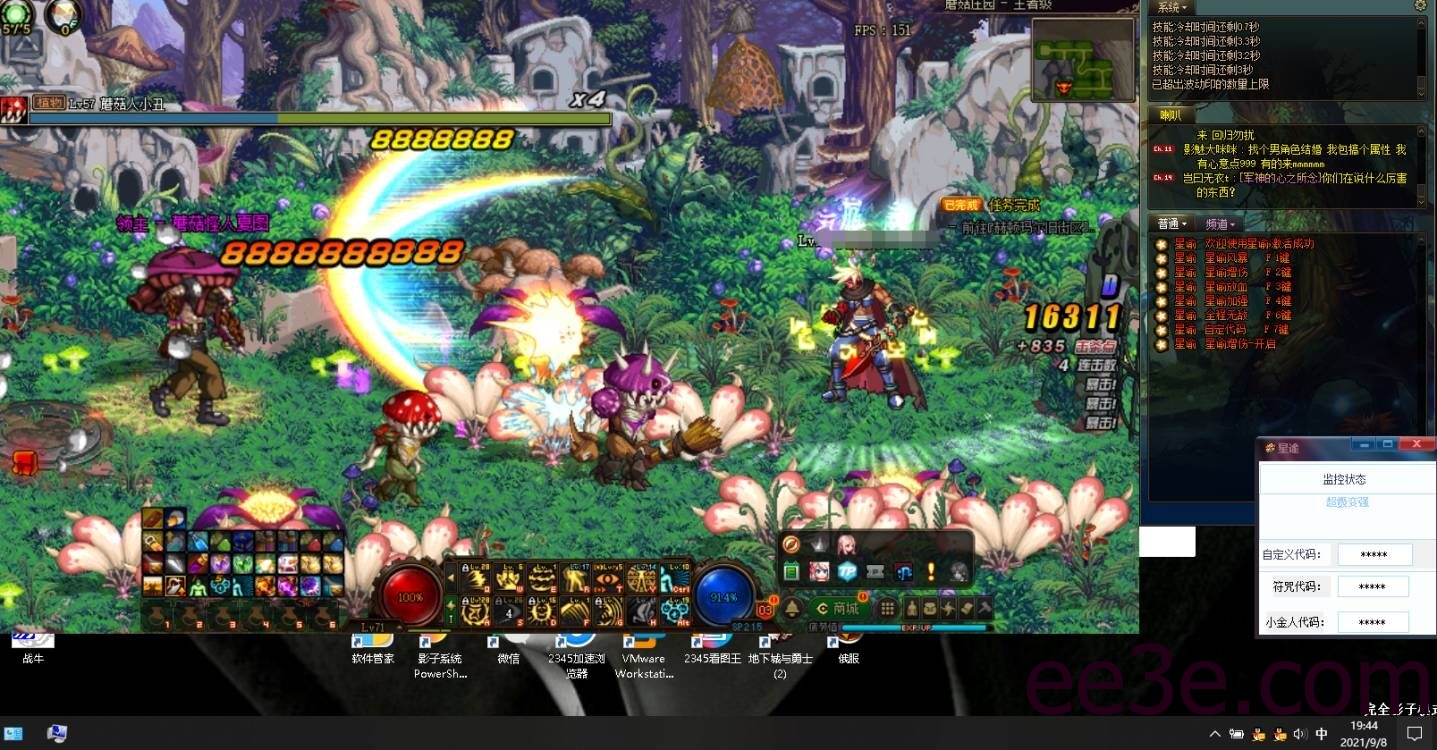This screenshot has width=1437, height=750.
Task: Click the yellow exclamation mark in the buff bar
Action: 931,571
